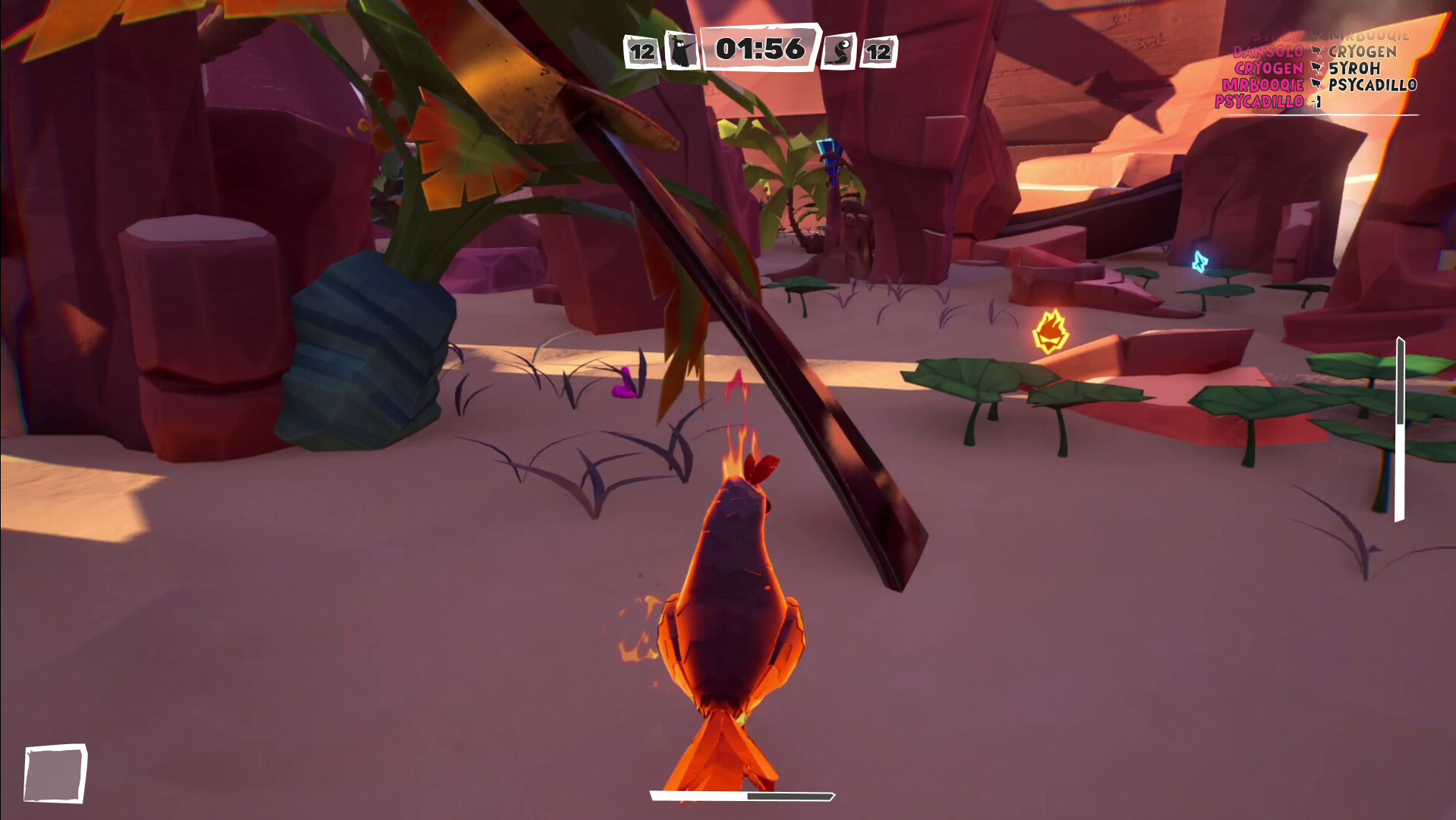Screen dimensions: 1456x820
Task: Click the orange angry flame marker
Action: coord(1051,332)
